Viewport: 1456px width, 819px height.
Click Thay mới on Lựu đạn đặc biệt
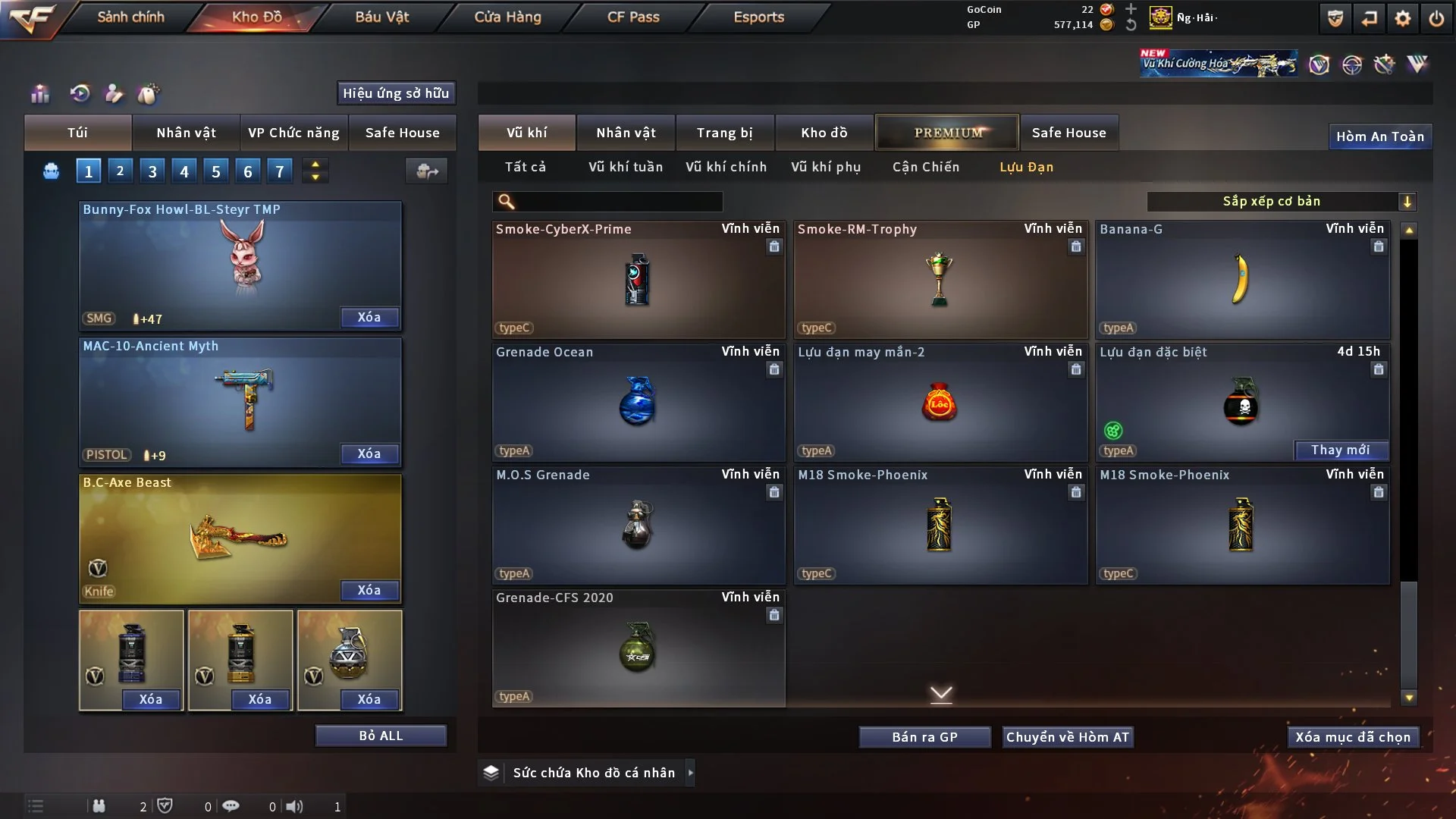[1340, 450]
